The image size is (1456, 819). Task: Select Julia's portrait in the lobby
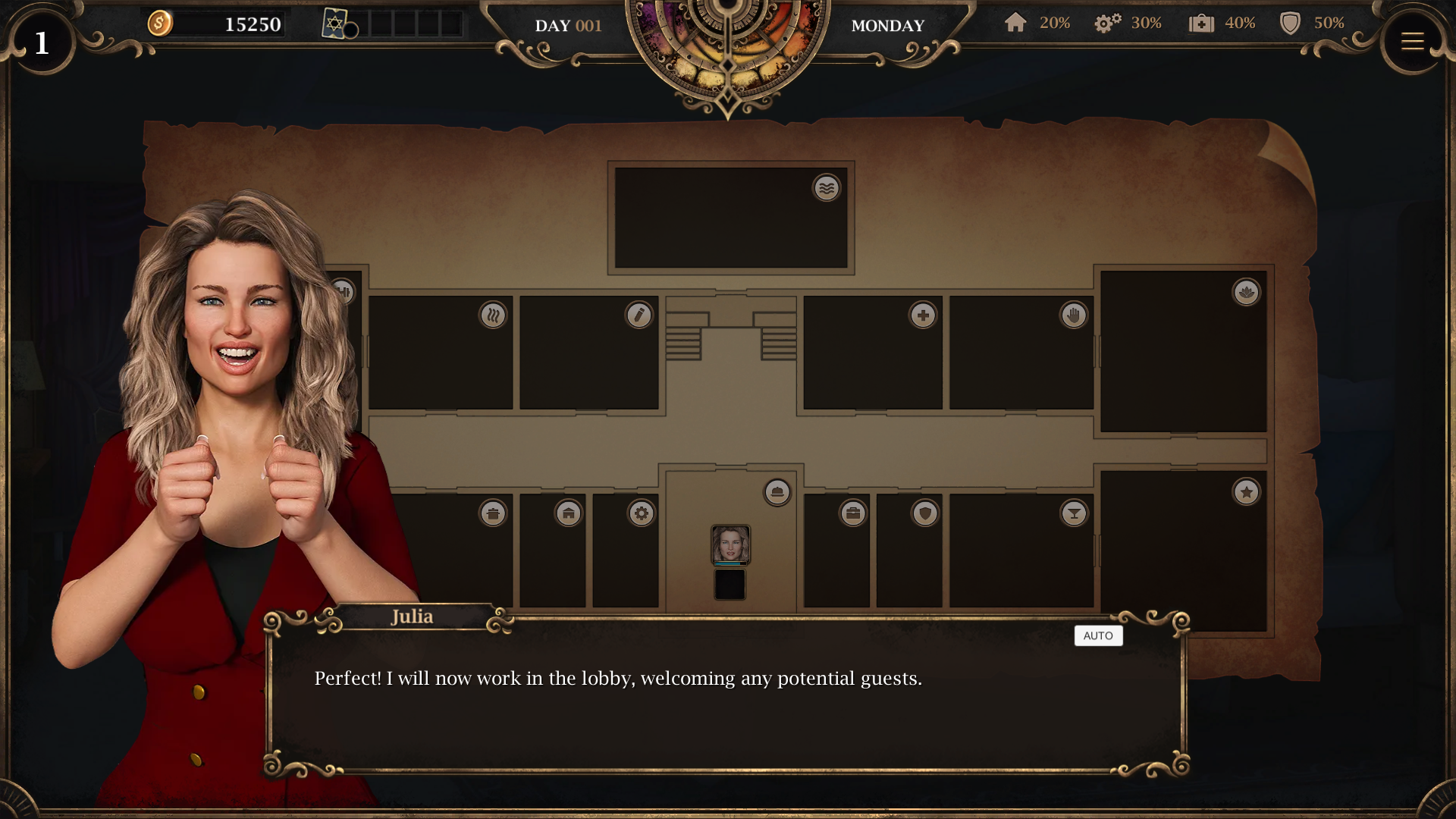point(730,544)
